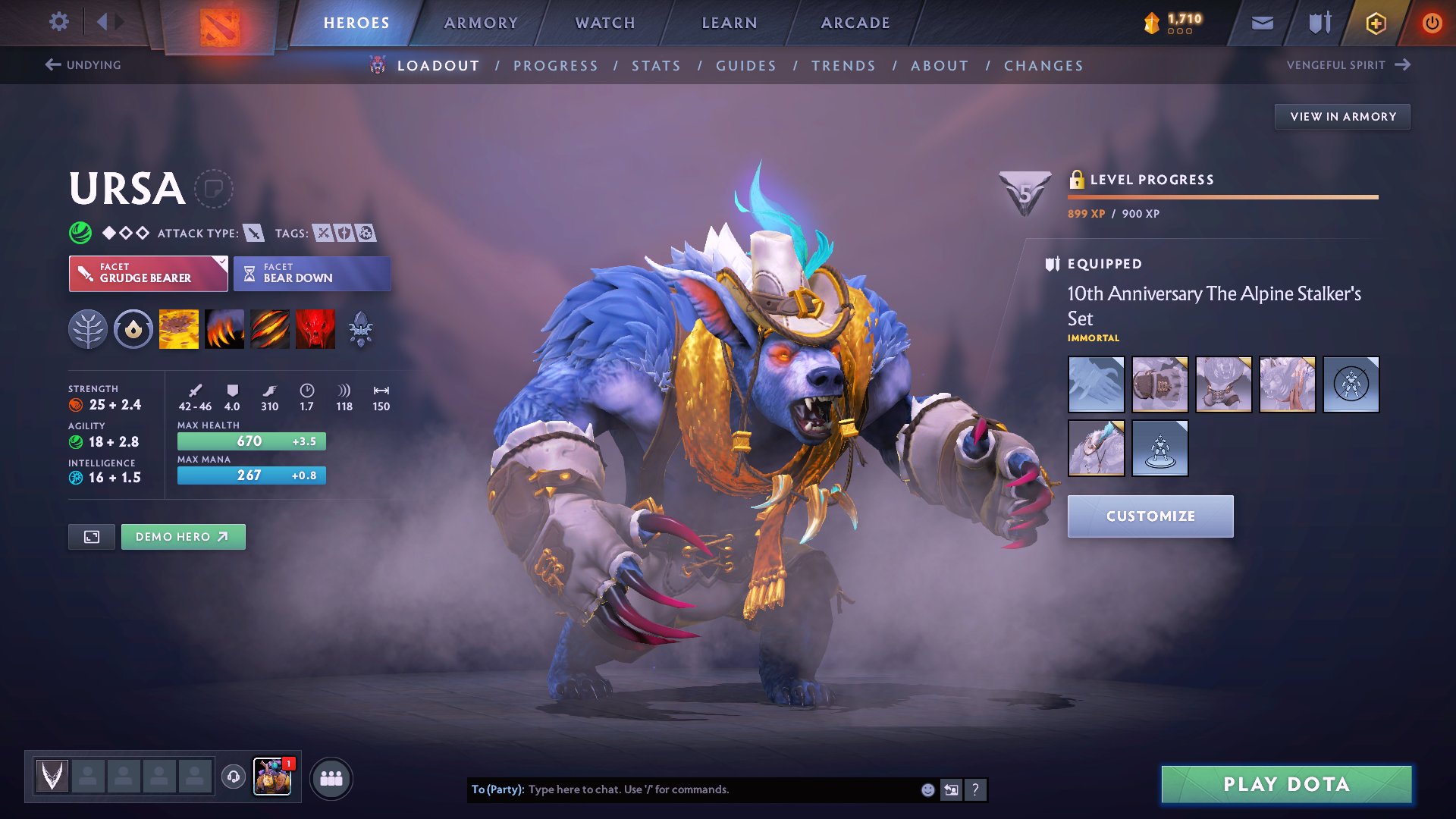1456x819 pixels.
Task: Click the melee attack type sword icon
Action: pyautogui.click(x=253, y=233)
